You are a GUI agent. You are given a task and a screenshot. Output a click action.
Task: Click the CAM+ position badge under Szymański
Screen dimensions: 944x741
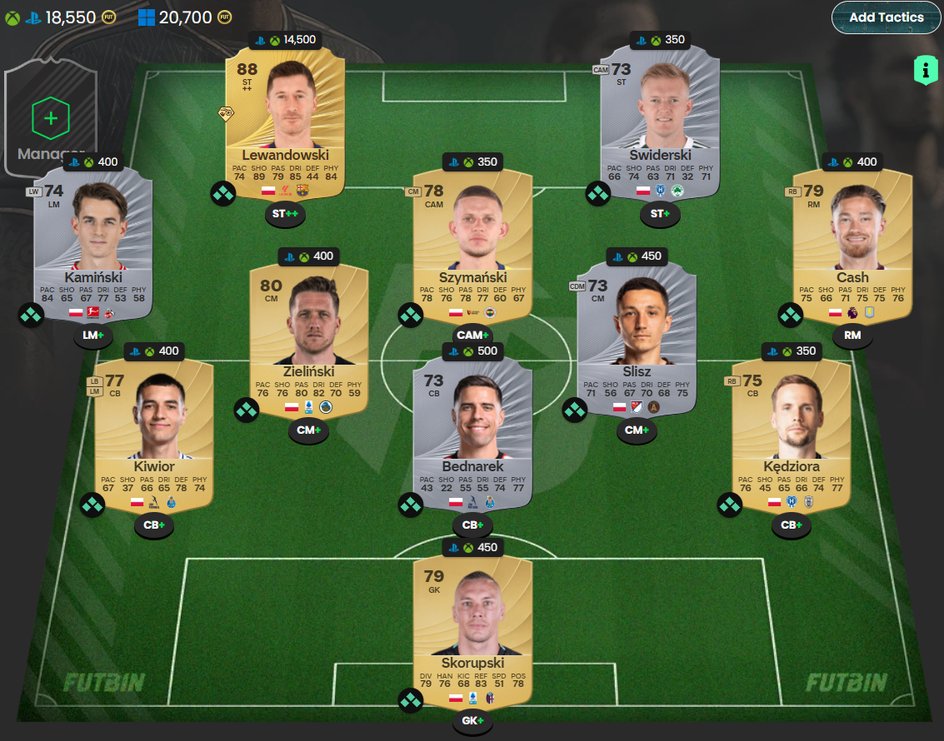(x=472, y=335)
